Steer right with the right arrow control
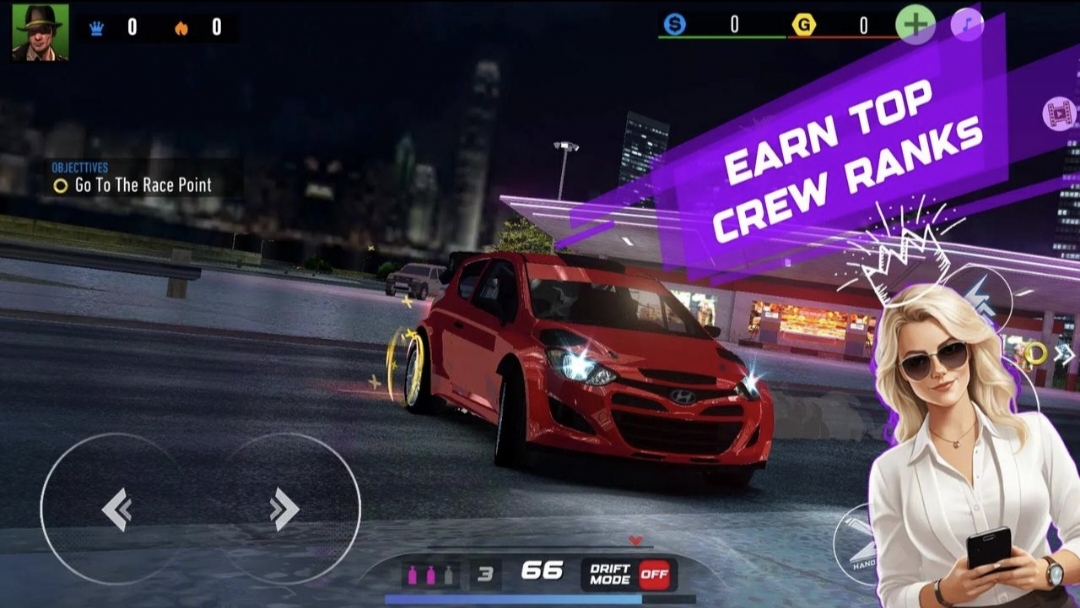The height and width of the screenshot is (608, 1080). pyautogui.click(x=284, y=510)
